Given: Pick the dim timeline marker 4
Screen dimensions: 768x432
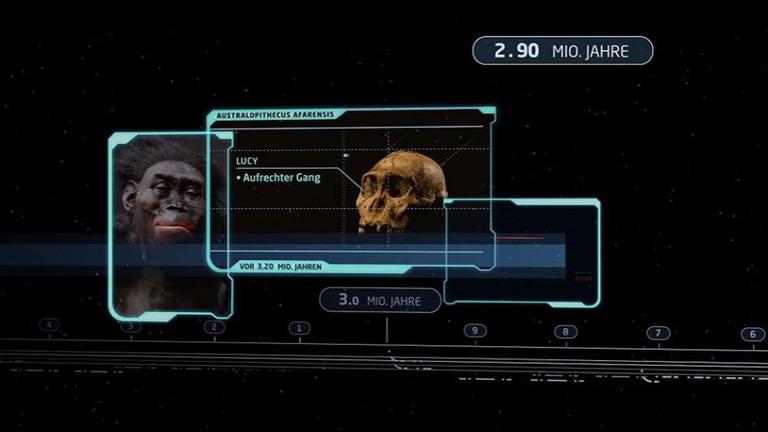Looking at the screenshot, I should tap(49, 325).
